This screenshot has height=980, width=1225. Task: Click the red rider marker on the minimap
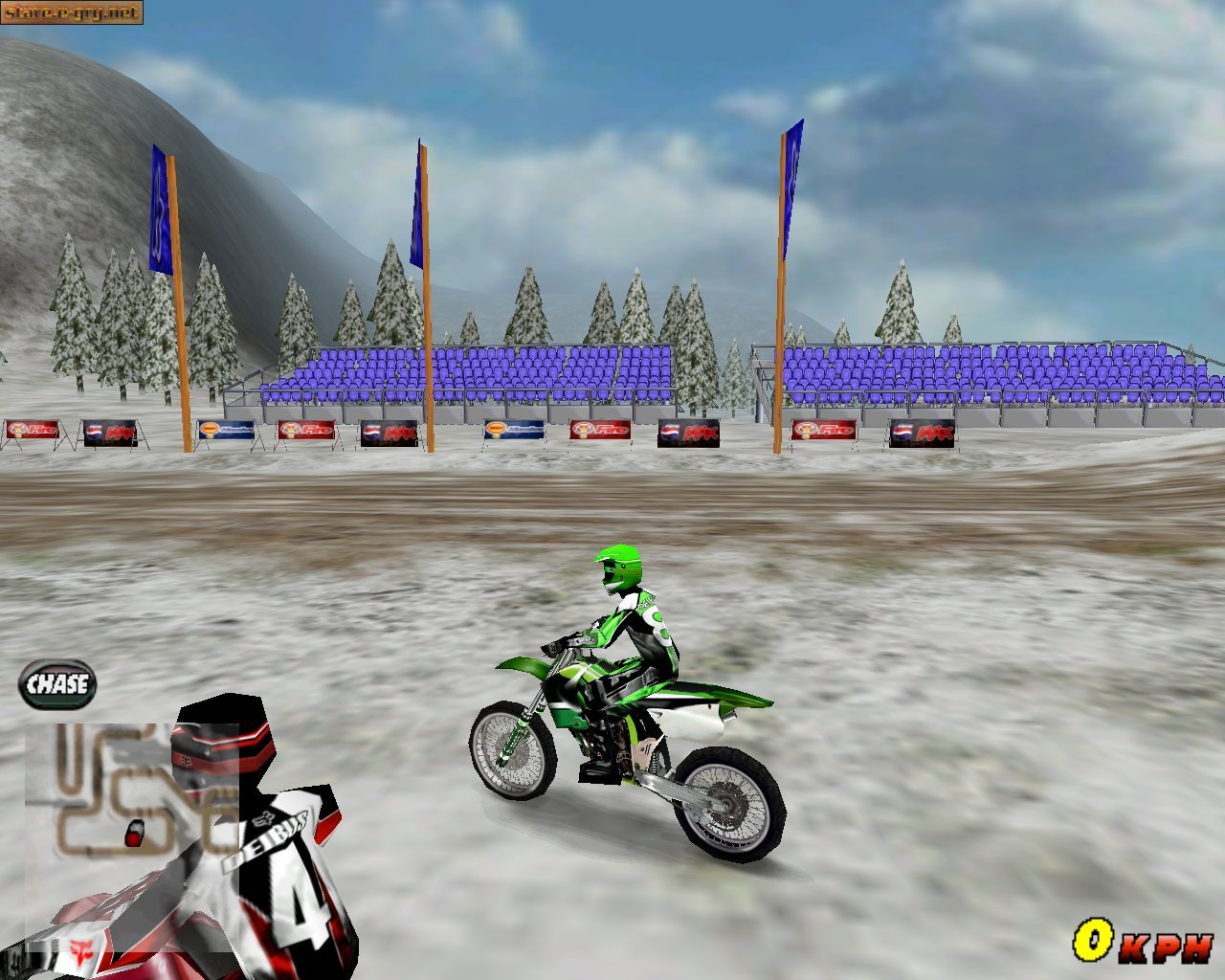click(134, 831)
